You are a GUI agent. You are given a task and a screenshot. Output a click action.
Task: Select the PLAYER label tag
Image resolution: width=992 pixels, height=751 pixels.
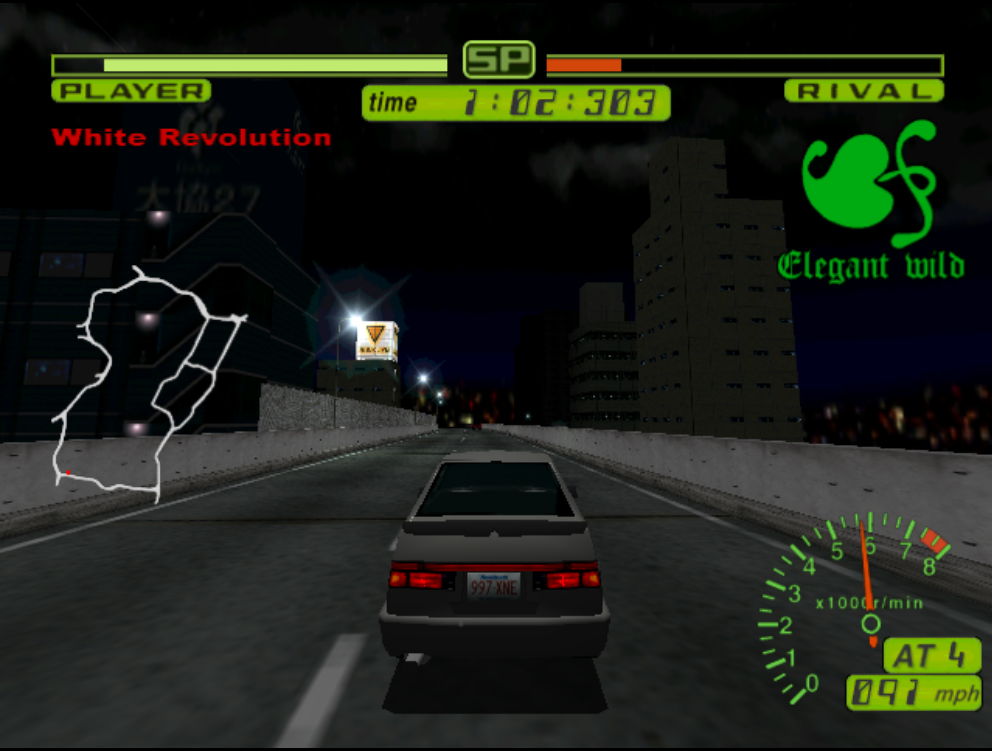point(131,91)
